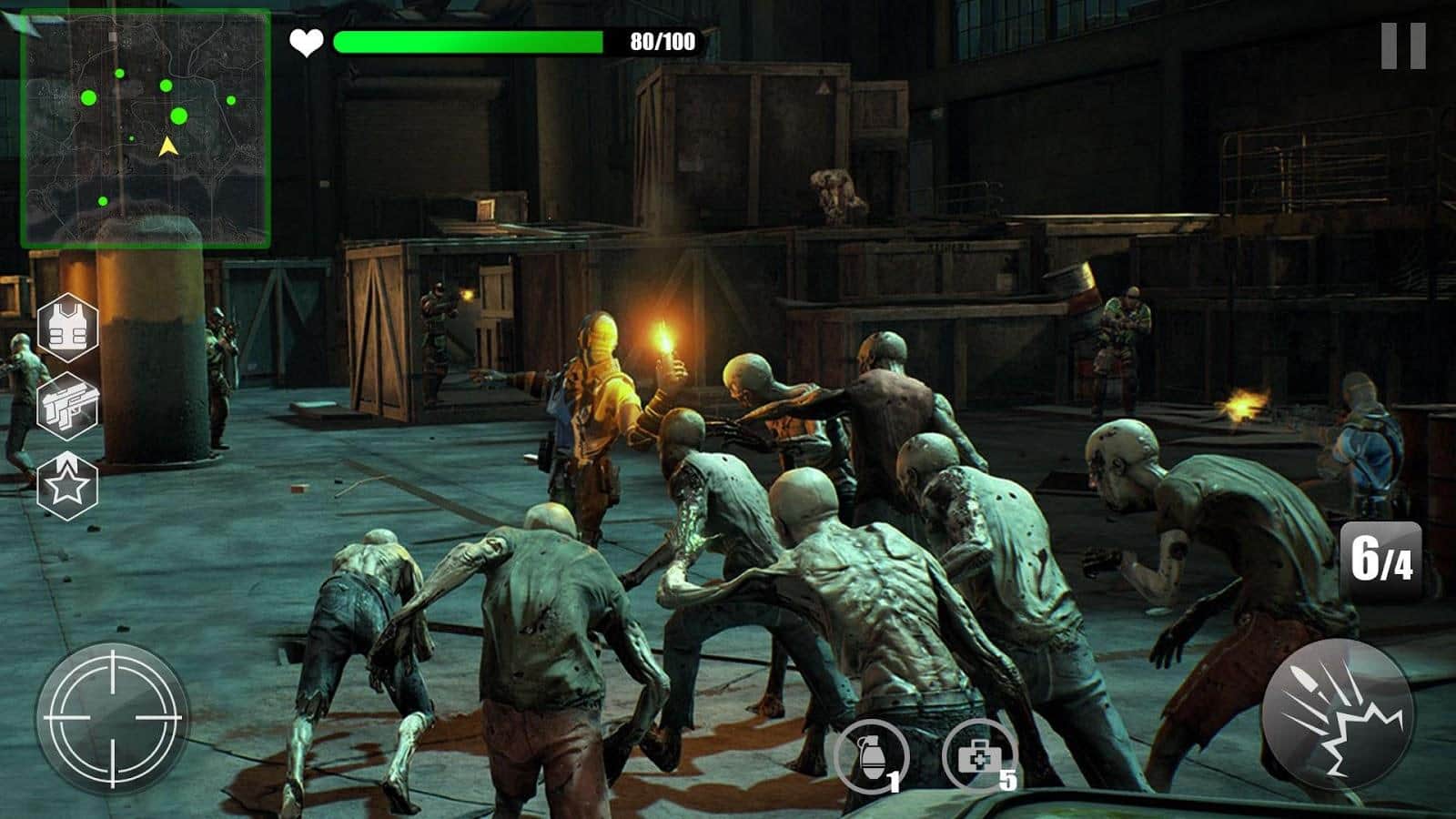
Task: Open the pistol weapon selector
Action: click(69, 408)
